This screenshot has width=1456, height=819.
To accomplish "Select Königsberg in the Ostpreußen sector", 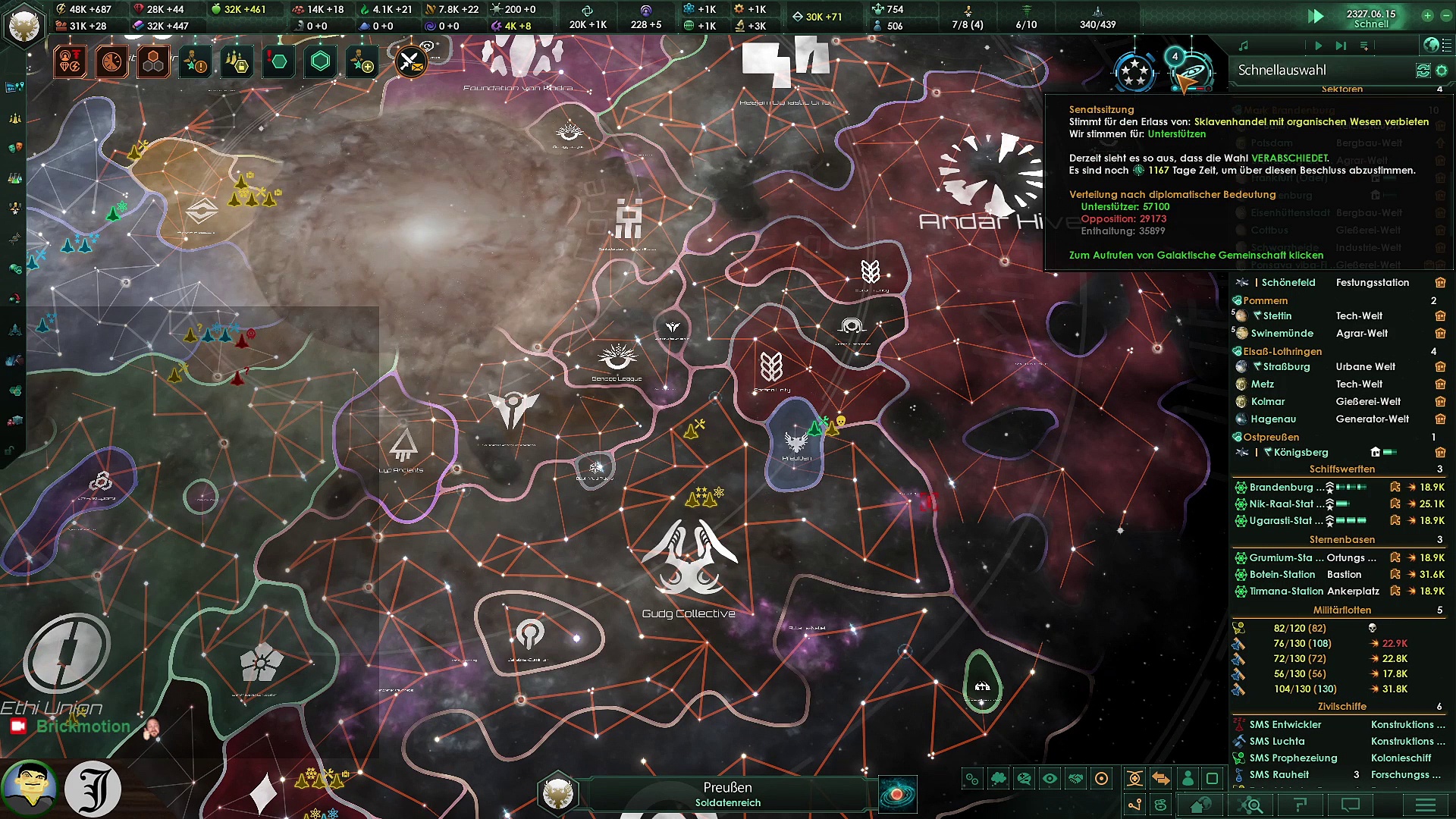I will click(x=1301, y=453).
